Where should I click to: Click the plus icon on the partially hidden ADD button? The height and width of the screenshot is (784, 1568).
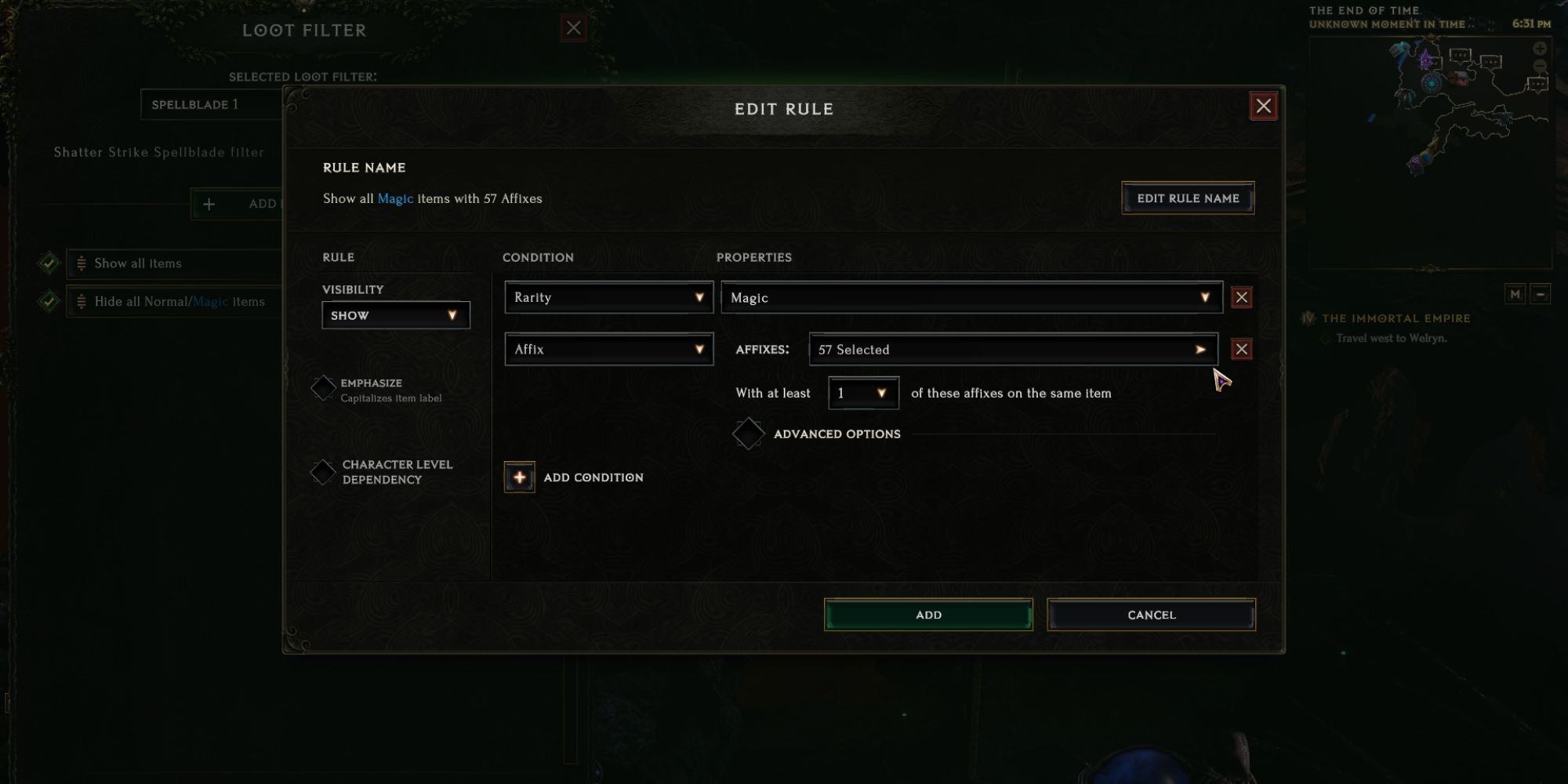tap(209, 204)
